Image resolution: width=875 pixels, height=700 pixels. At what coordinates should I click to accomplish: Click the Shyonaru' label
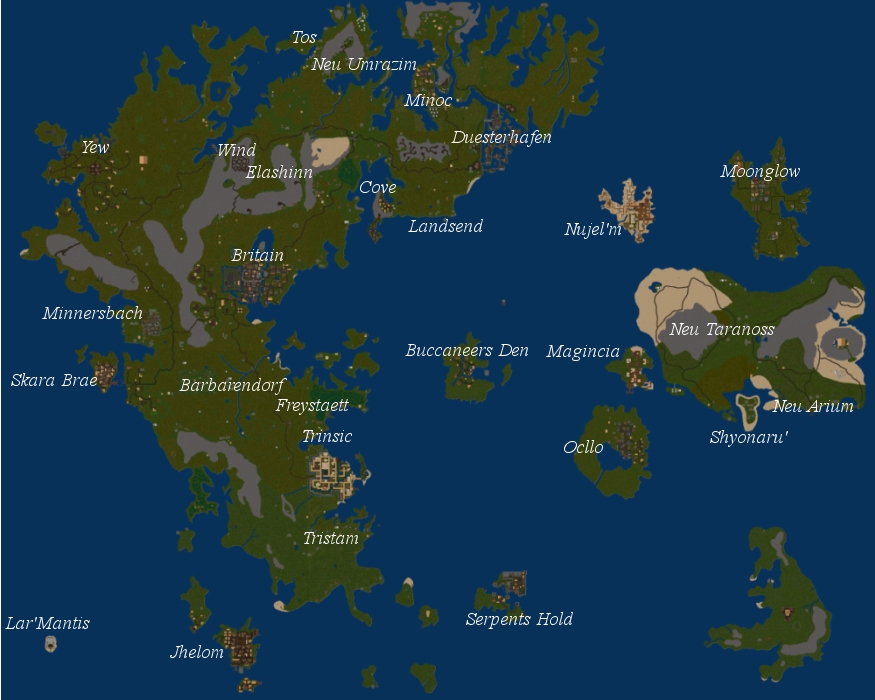749,438
